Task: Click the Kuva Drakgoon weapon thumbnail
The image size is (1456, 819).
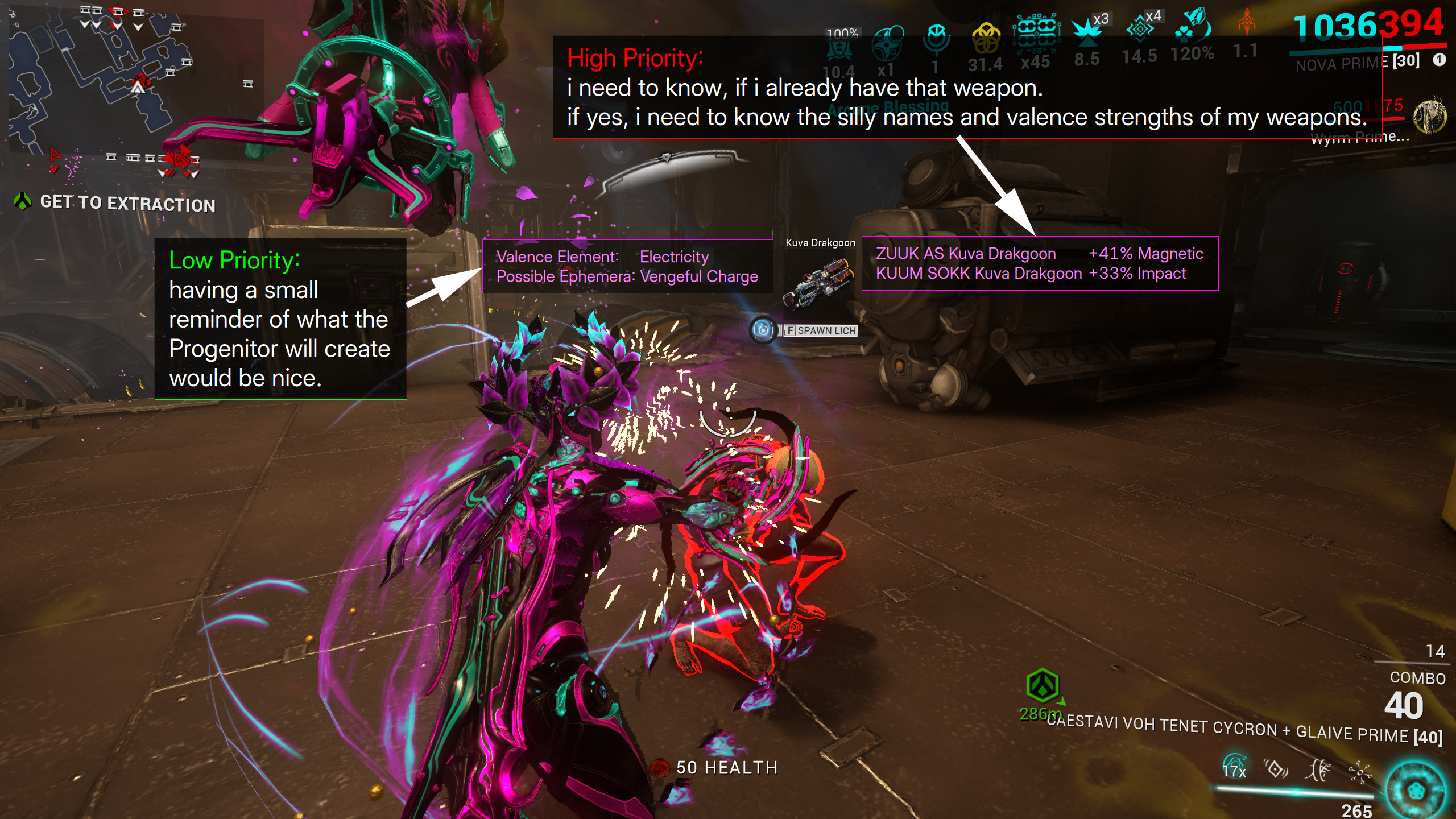Action: point(818,283)
